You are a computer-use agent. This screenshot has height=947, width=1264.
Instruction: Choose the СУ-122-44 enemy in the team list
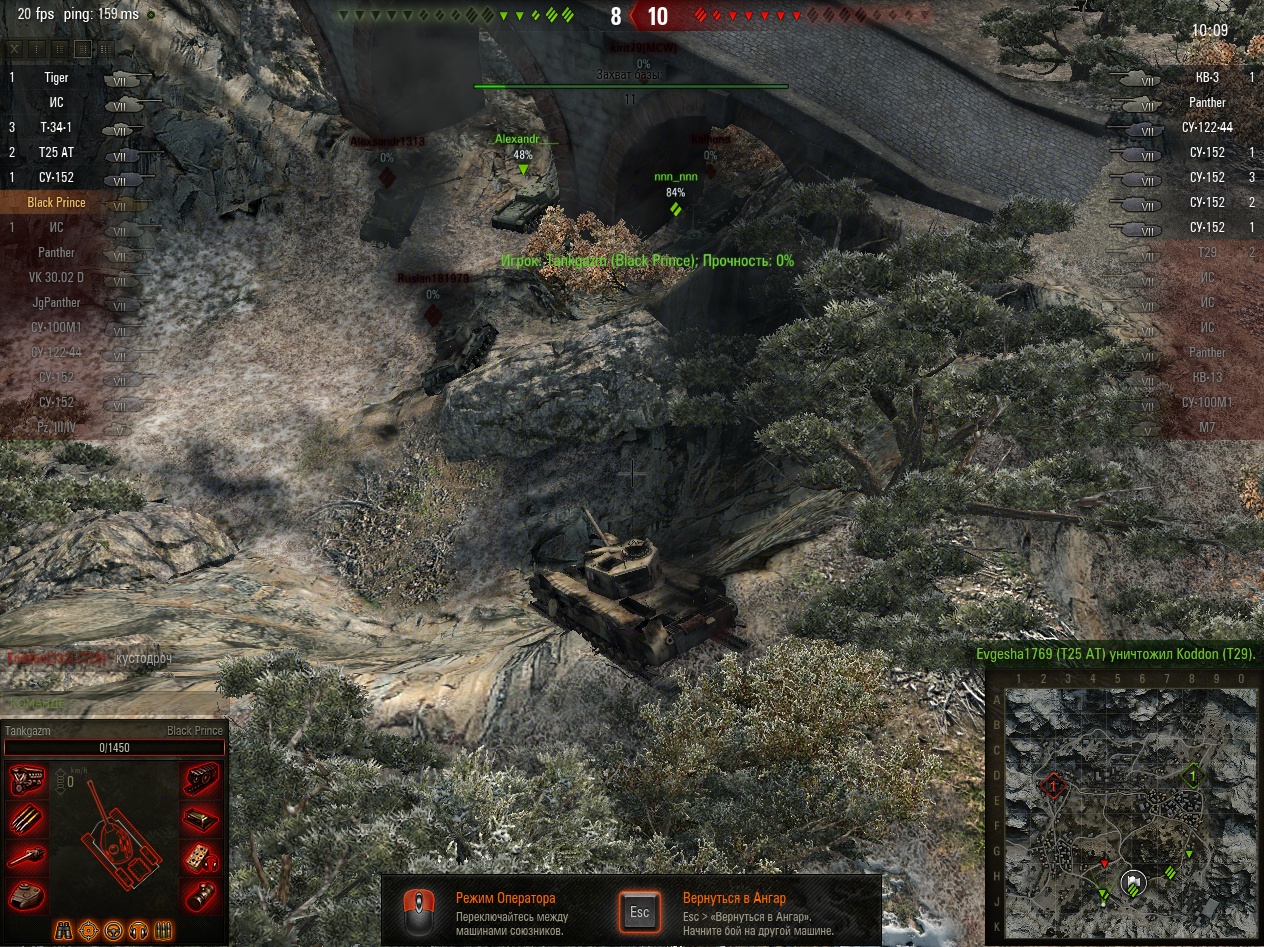click(x=1206, y=127)
